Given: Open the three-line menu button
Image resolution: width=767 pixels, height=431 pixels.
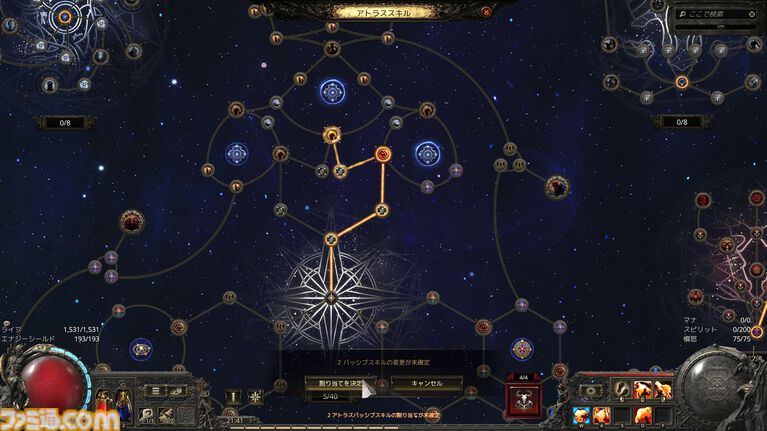Looking at the screenshot, I should (153, 390).
